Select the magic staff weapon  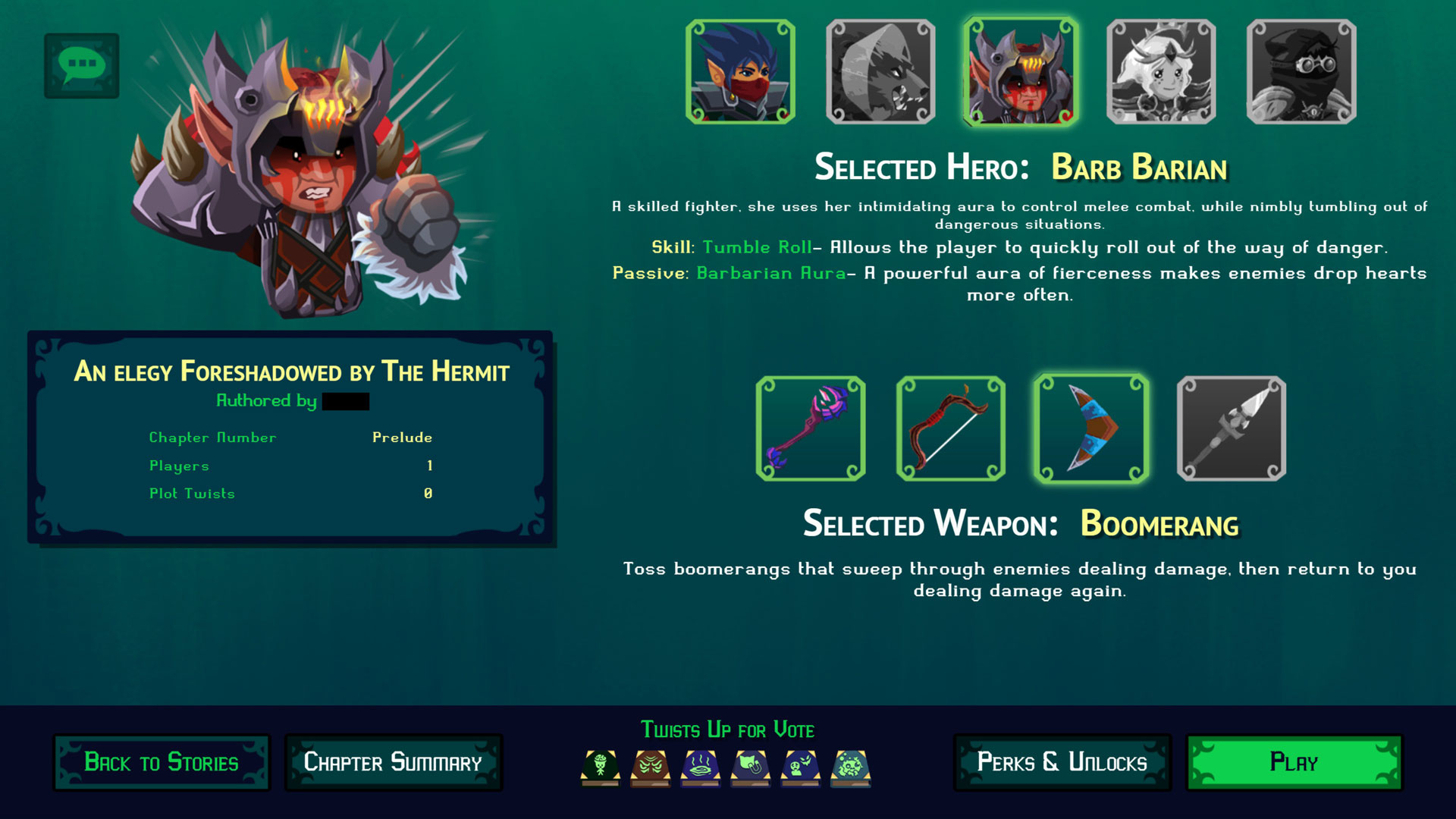click(811, 428)
